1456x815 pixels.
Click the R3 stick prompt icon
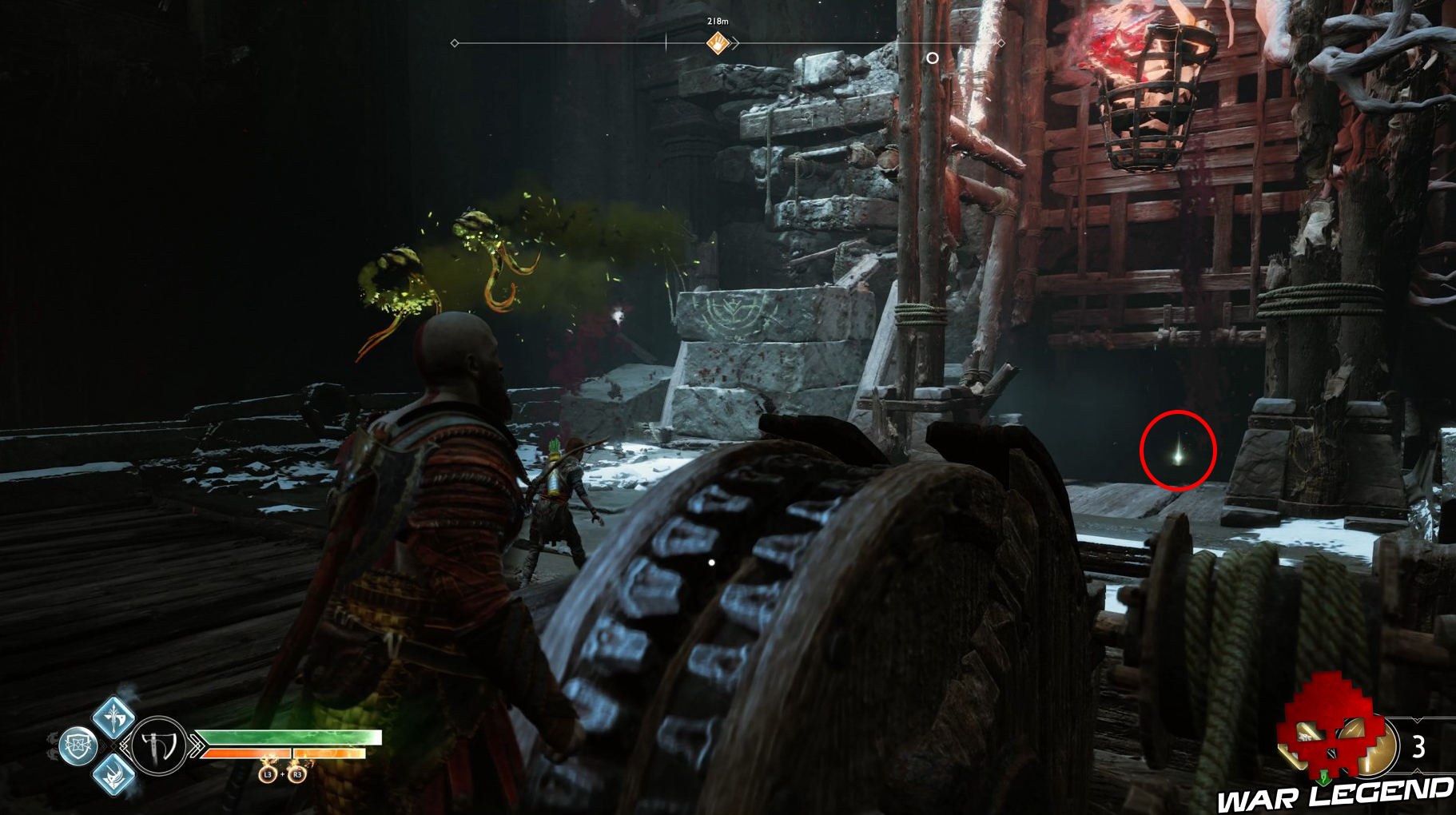[x=296, y=773]
